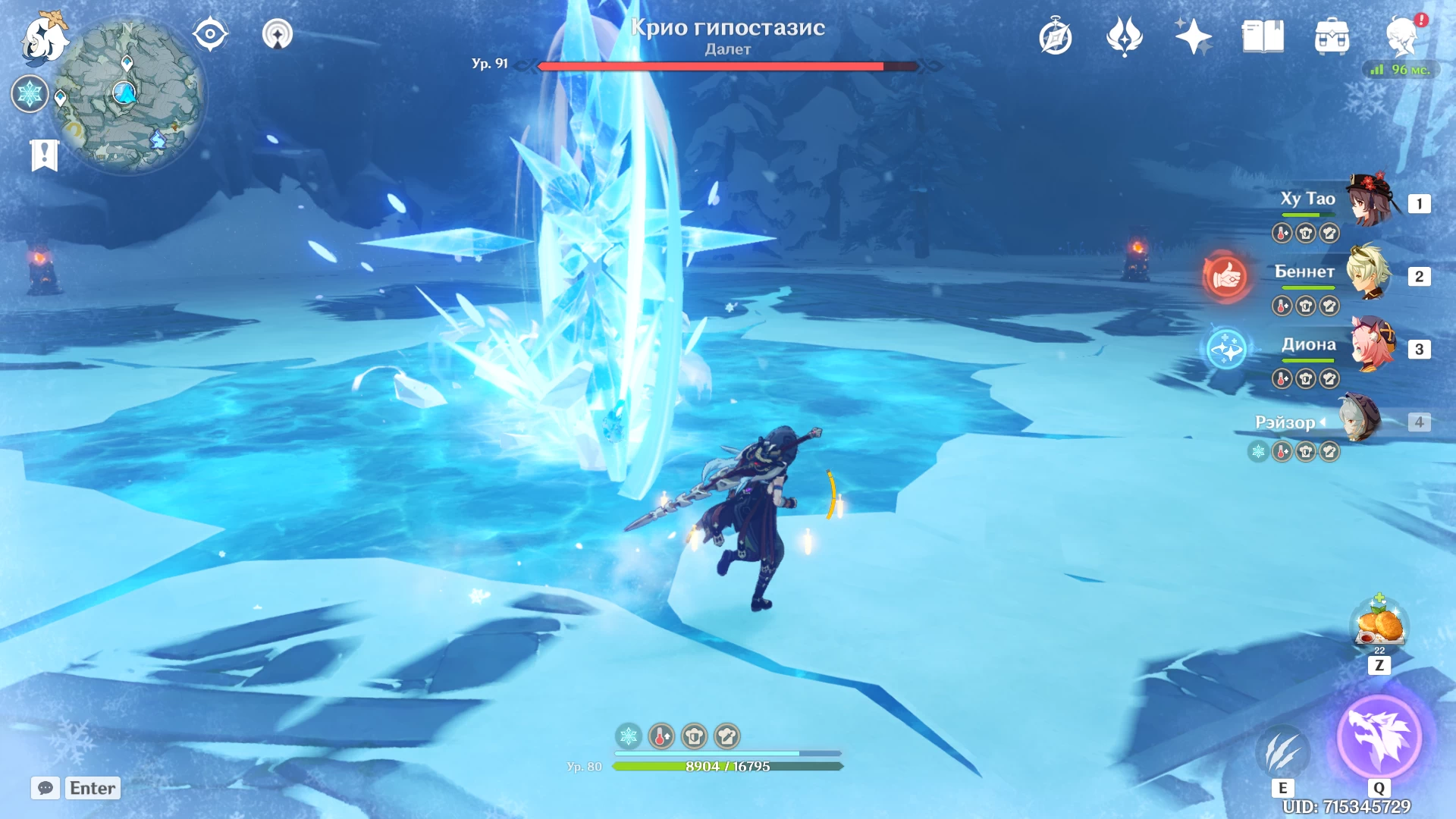This screenshot has height=819, width=1456.
Task: Open the Adventurer Handbook book icon
Action: coord(1263,36)
